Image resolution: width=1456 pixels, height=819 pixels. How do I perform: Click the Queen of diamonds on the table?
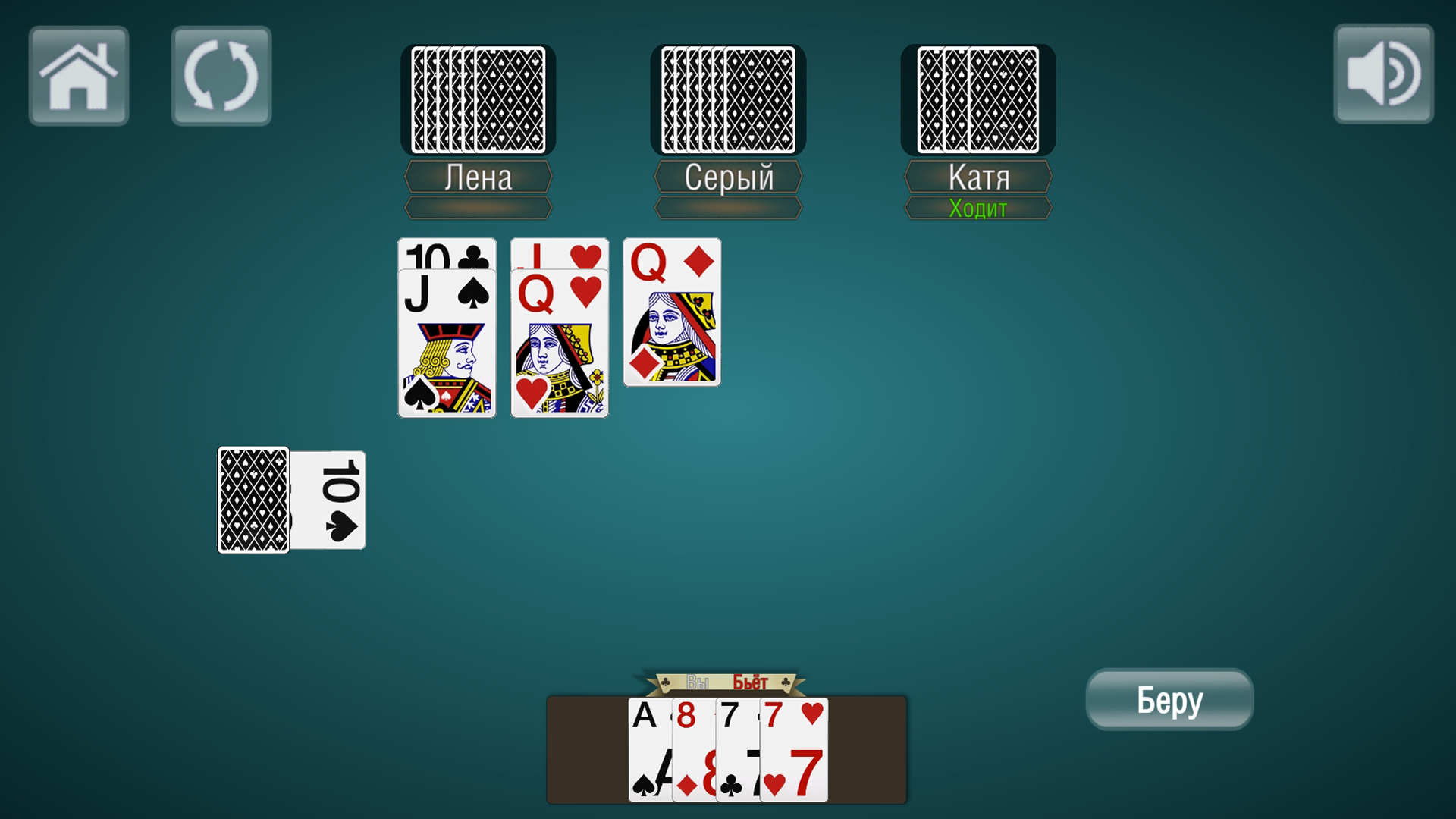click(670, 311)
